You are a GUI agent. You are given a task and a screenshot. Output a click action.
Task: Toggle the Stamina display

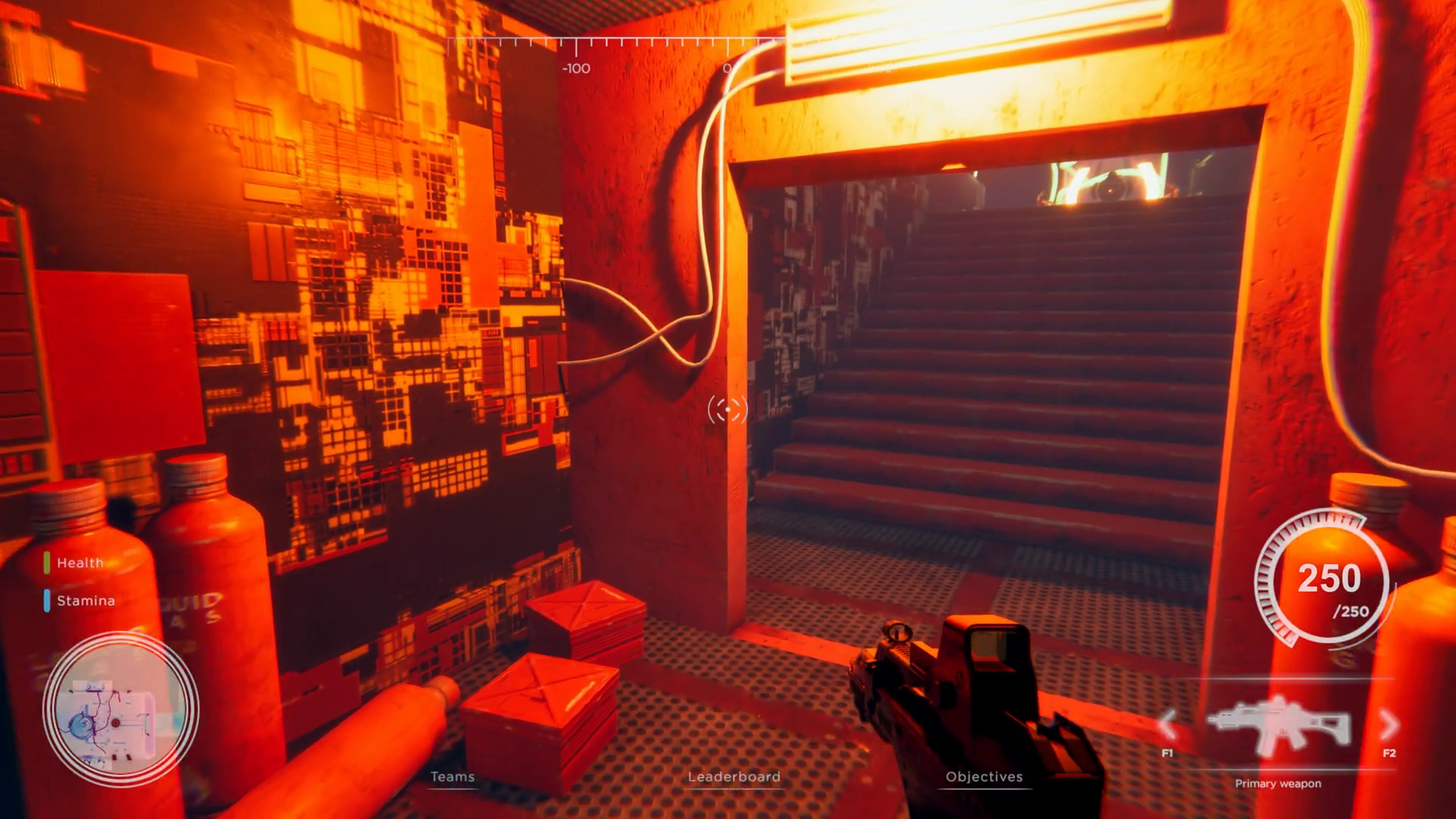pyautogui.click(x=86, y=601)
